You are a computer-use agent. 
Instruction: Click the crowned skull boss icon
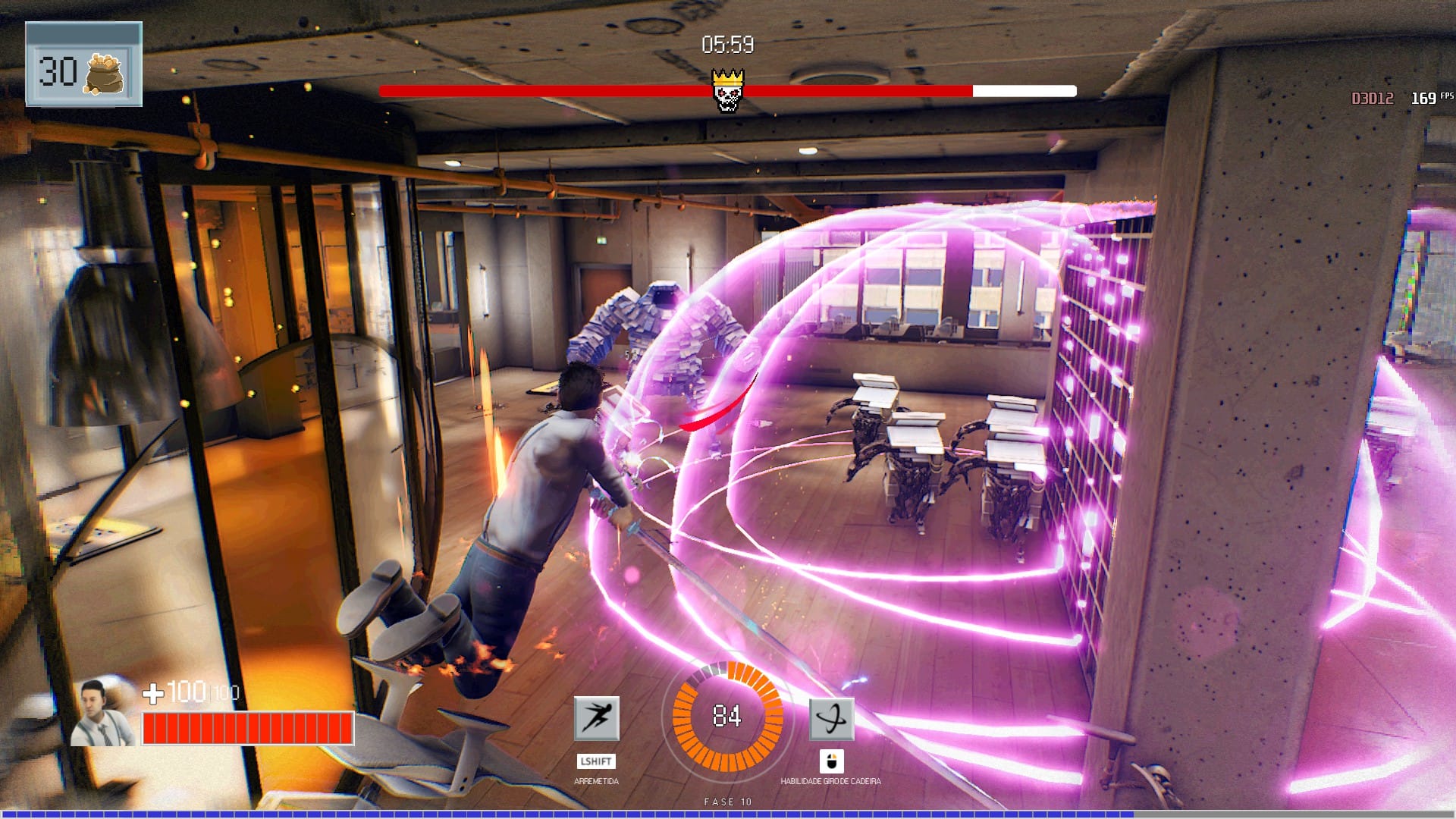(x=727, y=90)
